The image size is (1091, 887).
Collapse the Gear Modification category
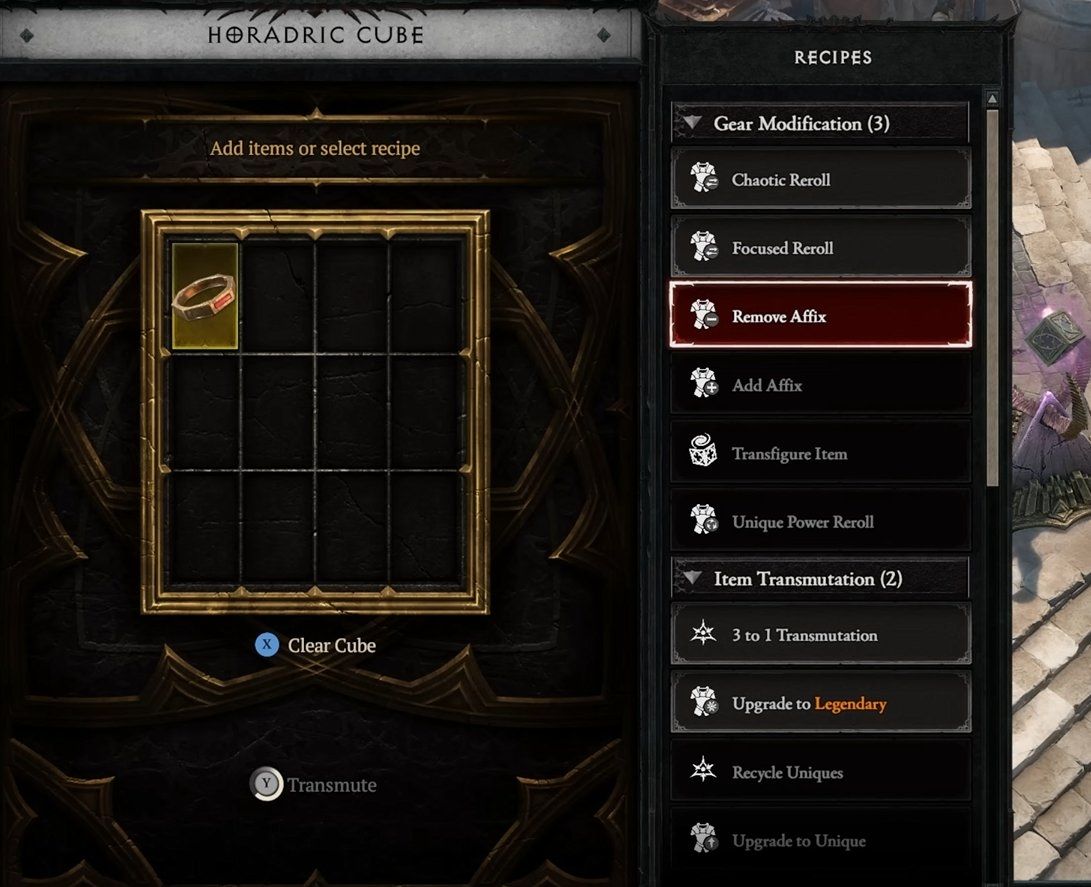click(x=692, y=124)
